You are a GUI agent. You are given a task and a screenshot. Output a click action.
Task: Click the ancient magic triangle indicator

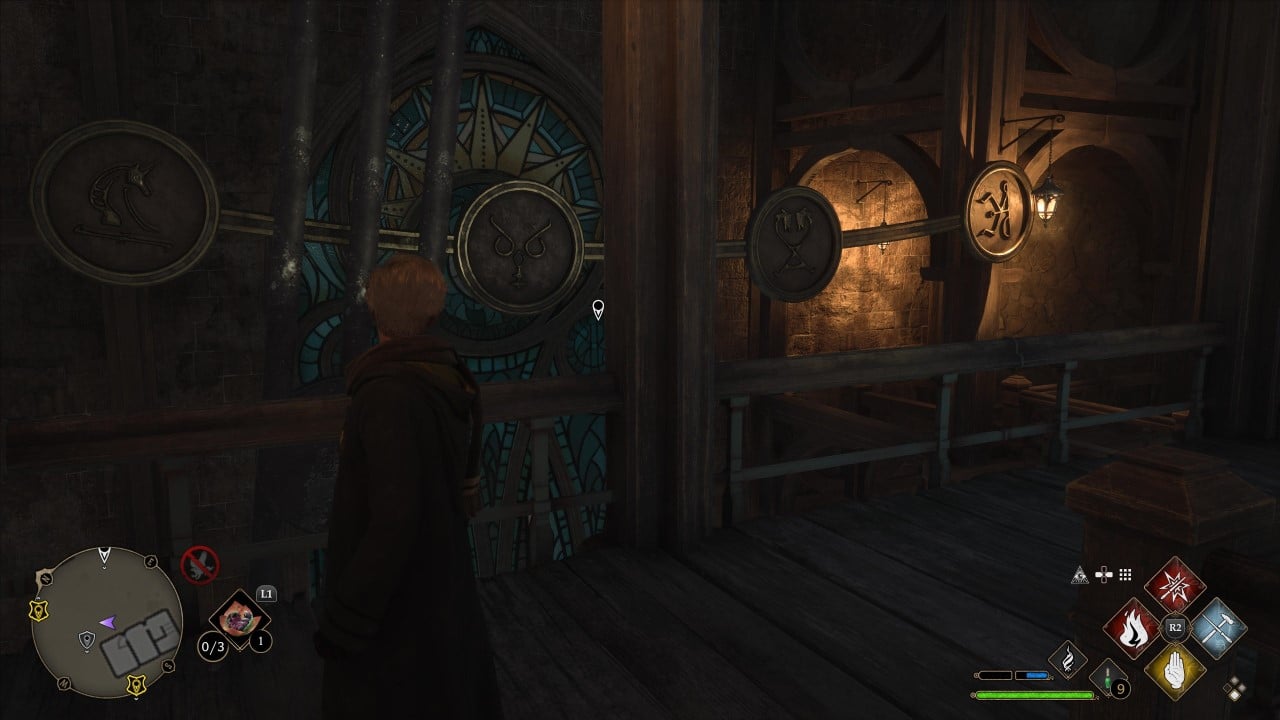click(1080, 574)
